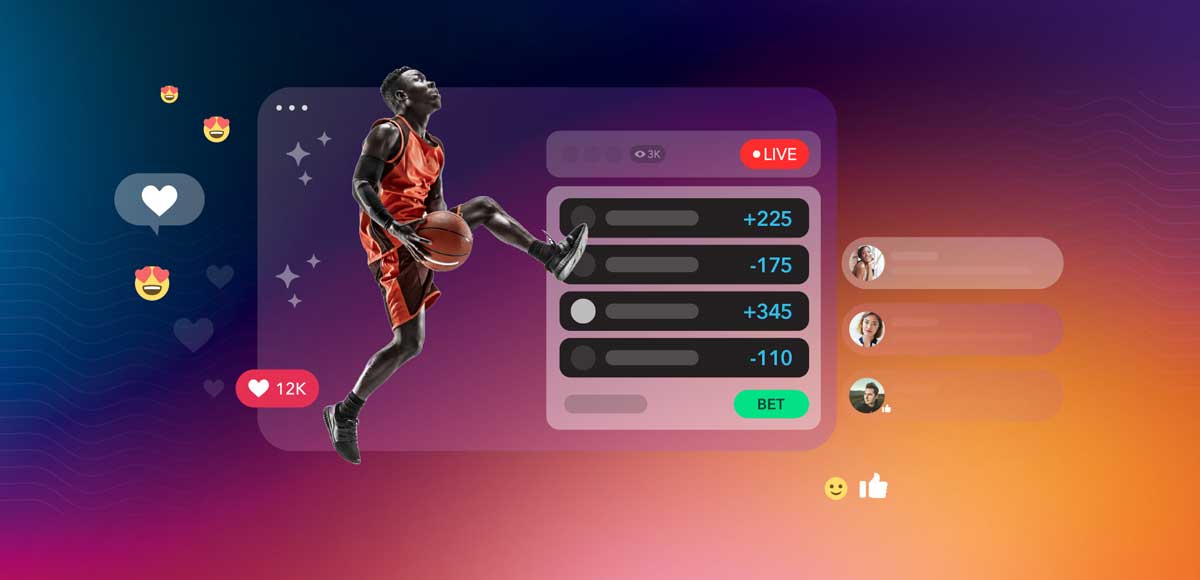Image resolution: width=1200 pixels, height=580 pixels.
Task: Select the +225 odds row
Action: click(684, 219)
